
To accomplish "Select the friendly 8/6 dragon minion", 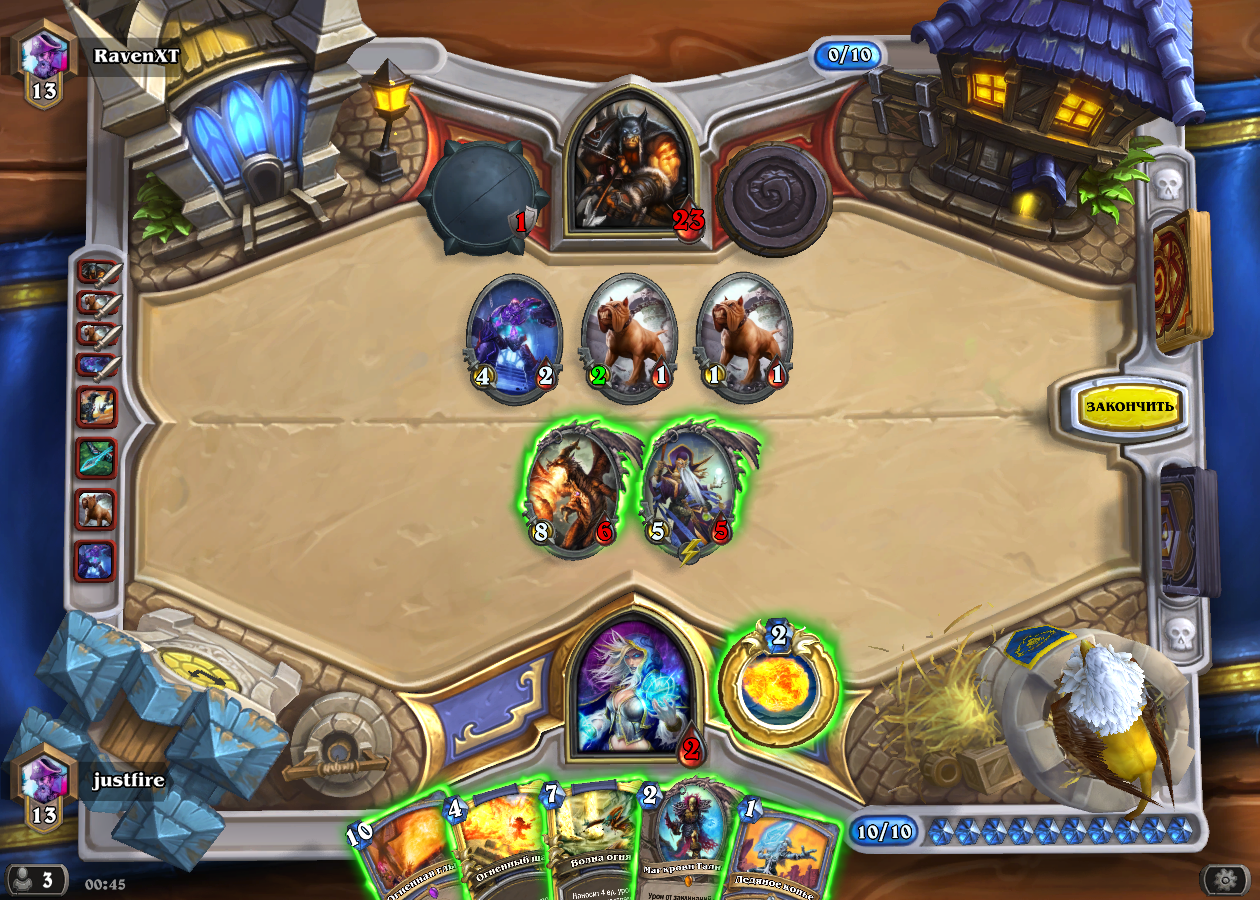I will (x=571, y=490).
